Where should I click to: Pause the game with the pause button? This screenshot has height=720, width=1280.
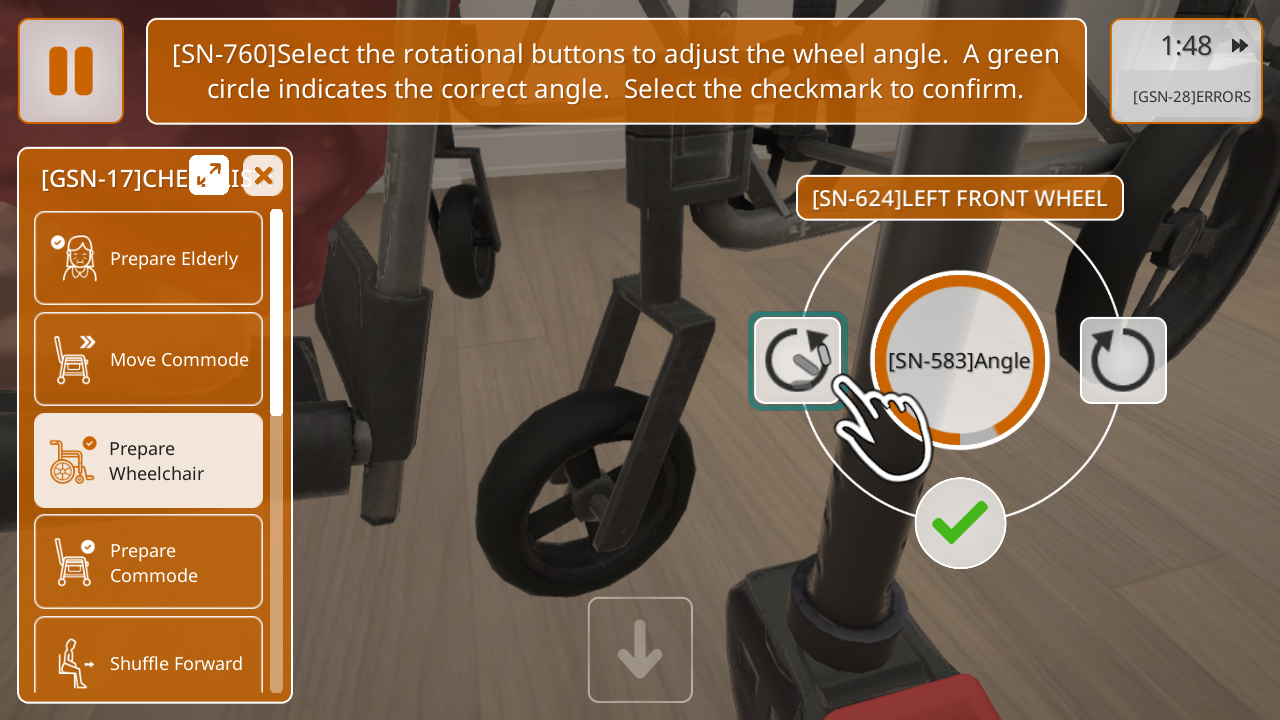tap(71, 71)
